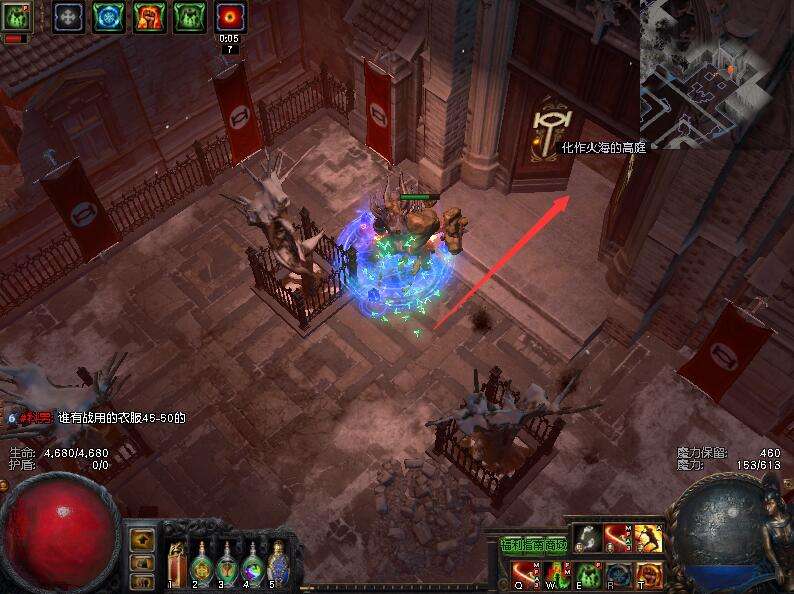Use the purple-green swirl flask

[x=254, y=563]
